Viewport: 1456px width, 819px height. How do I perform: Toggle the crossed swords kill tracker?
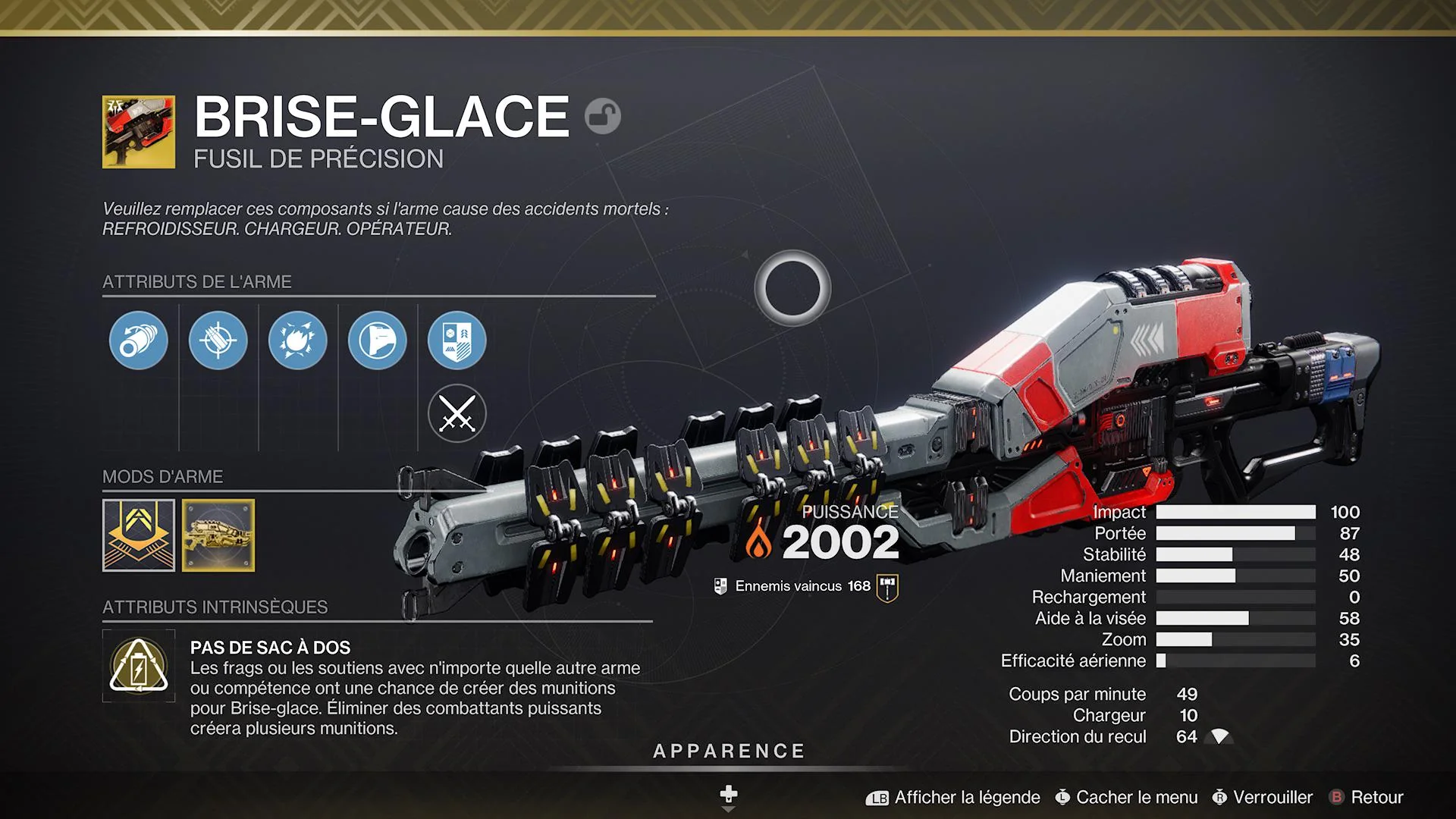pos(457,414)
